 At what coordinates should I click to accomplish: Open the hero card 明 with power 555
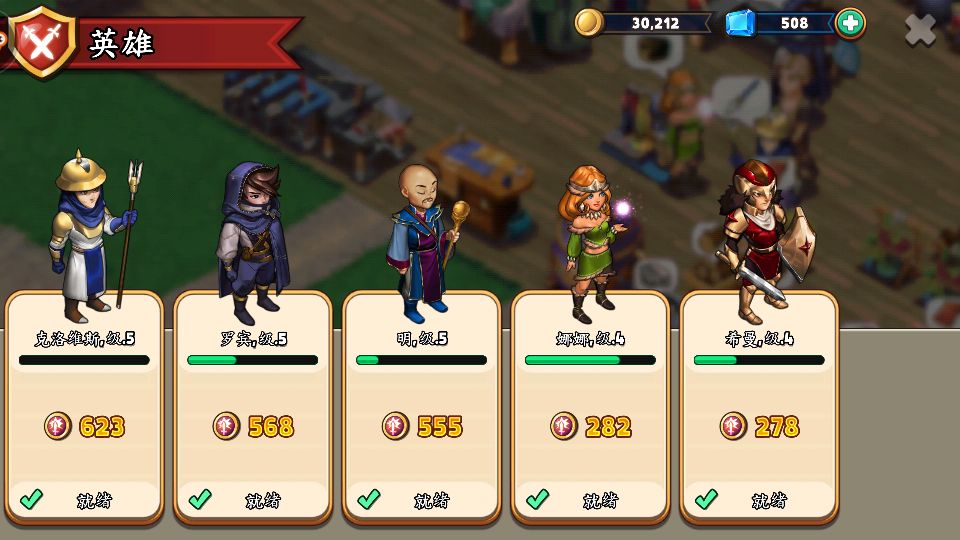point(422,410)
